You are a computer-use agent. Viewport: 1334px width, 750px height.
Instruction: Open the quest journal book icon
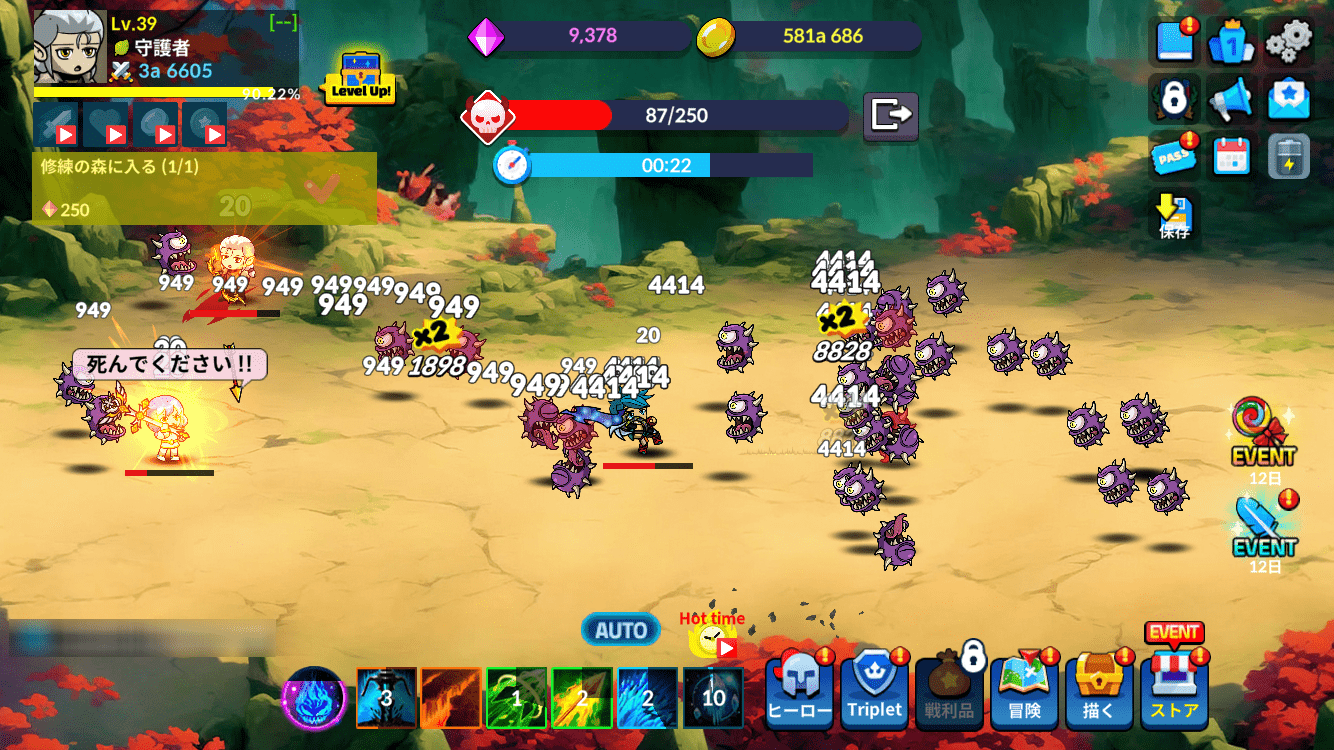1174,42
